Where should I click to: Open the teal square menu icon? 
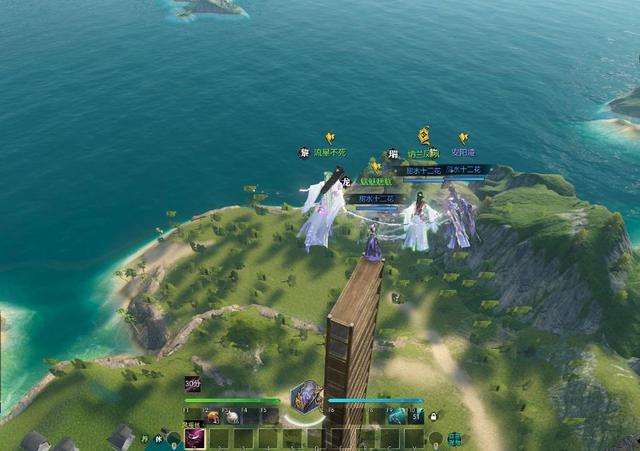tap(455, 438)
